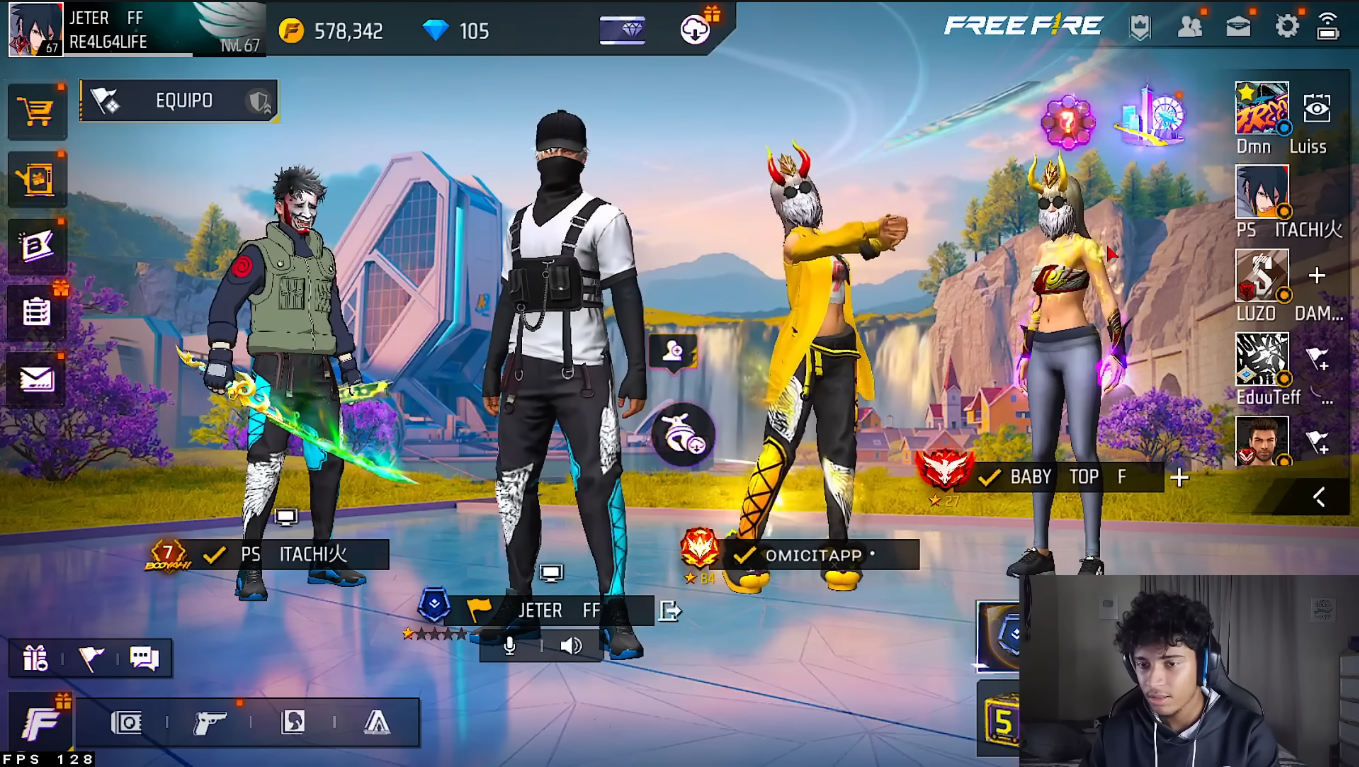This screenshot has width=1359, height=767.
Task: Open the pistol weapons menu
Action: click(210, 723)
